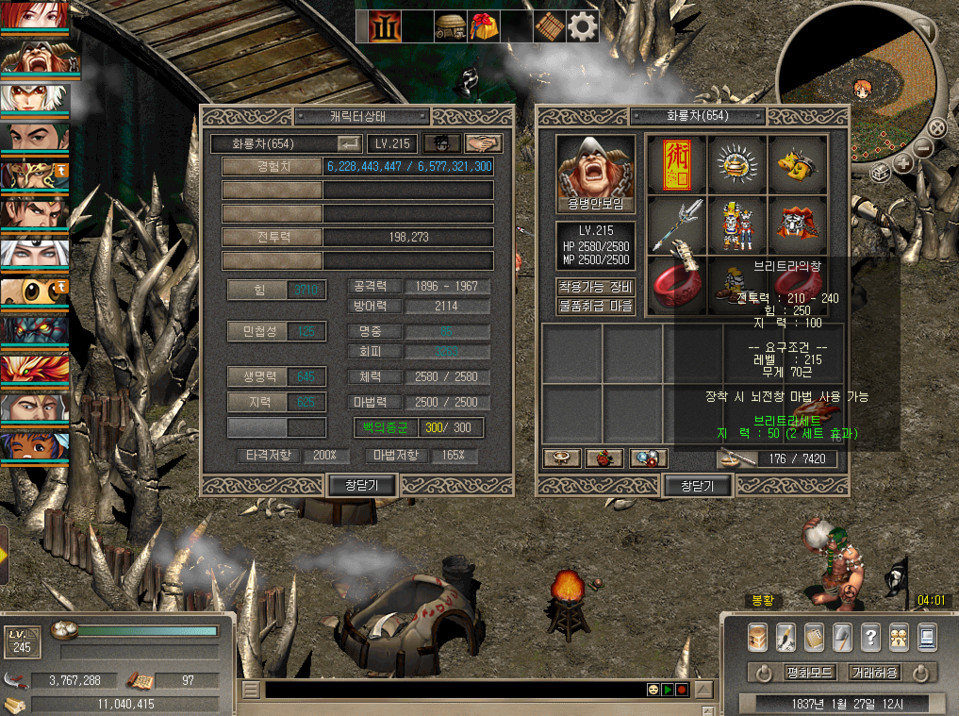Open the computer monitor icon in bottom menu
This screenshot has width=959, height=716.
pos(926,636)
